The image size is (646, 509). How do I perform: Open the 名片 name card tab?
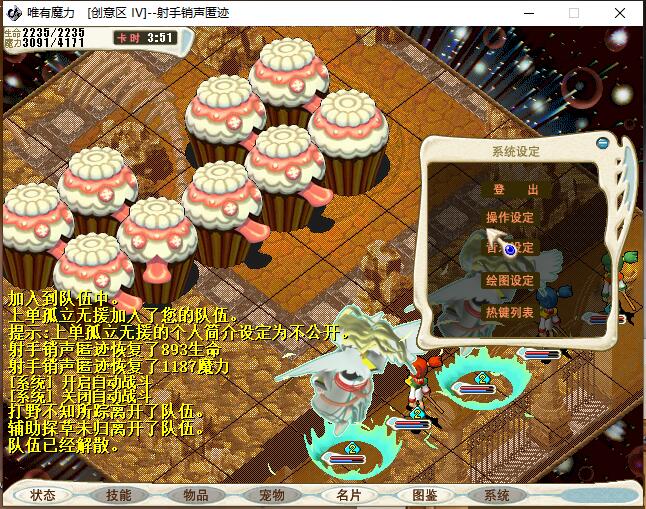349,495
